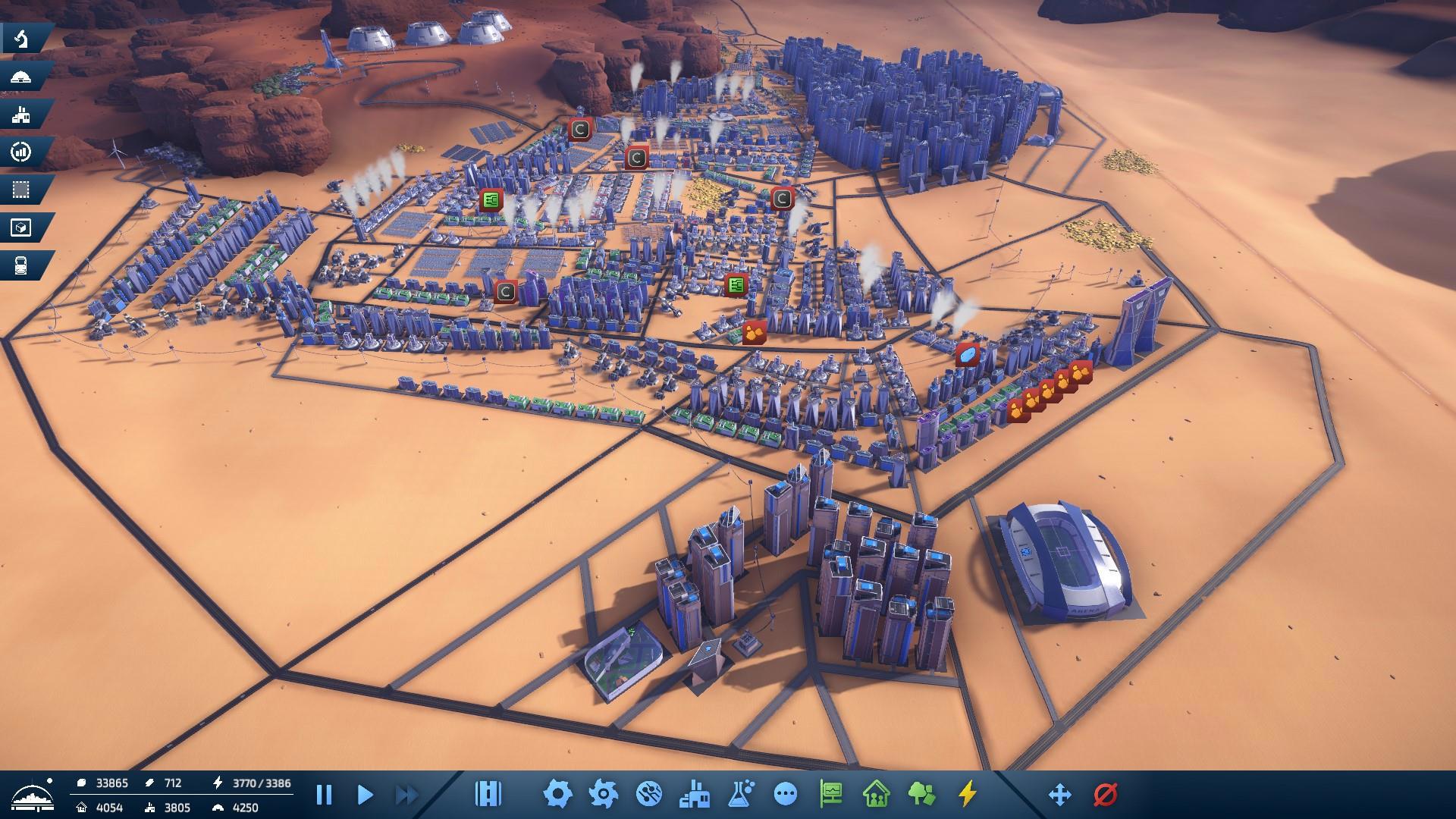
Task: Open the cube blueprint panel
Action: pyautogui.click(x=22, y=227)
